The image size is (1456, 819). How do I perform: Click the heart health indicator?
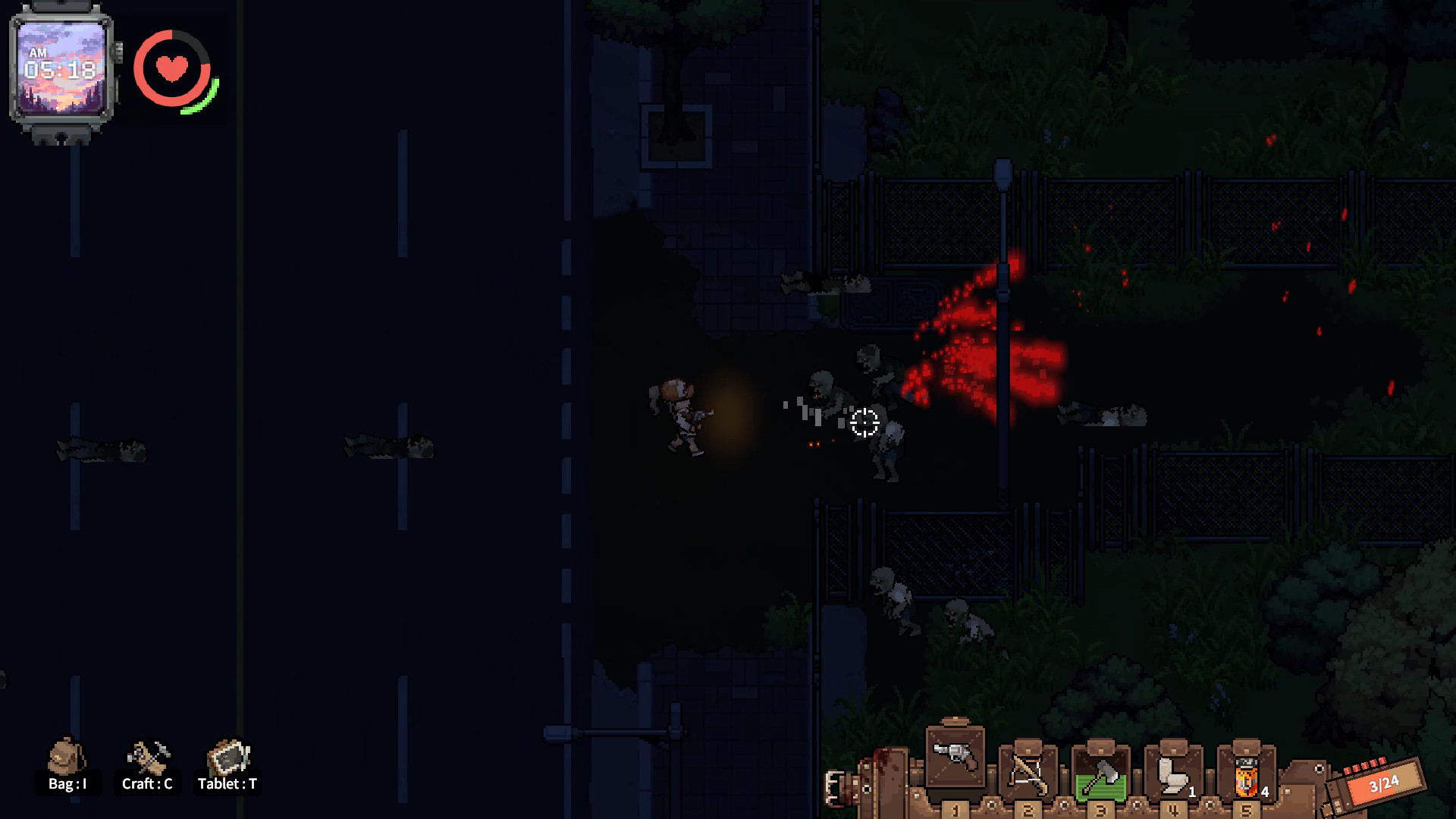coord(173,71)
